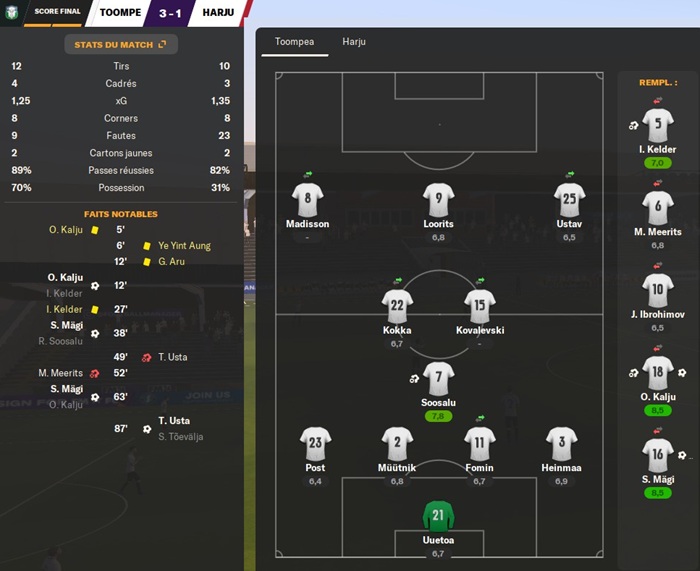Switch to the Harju lineup tab

[354, 42]
